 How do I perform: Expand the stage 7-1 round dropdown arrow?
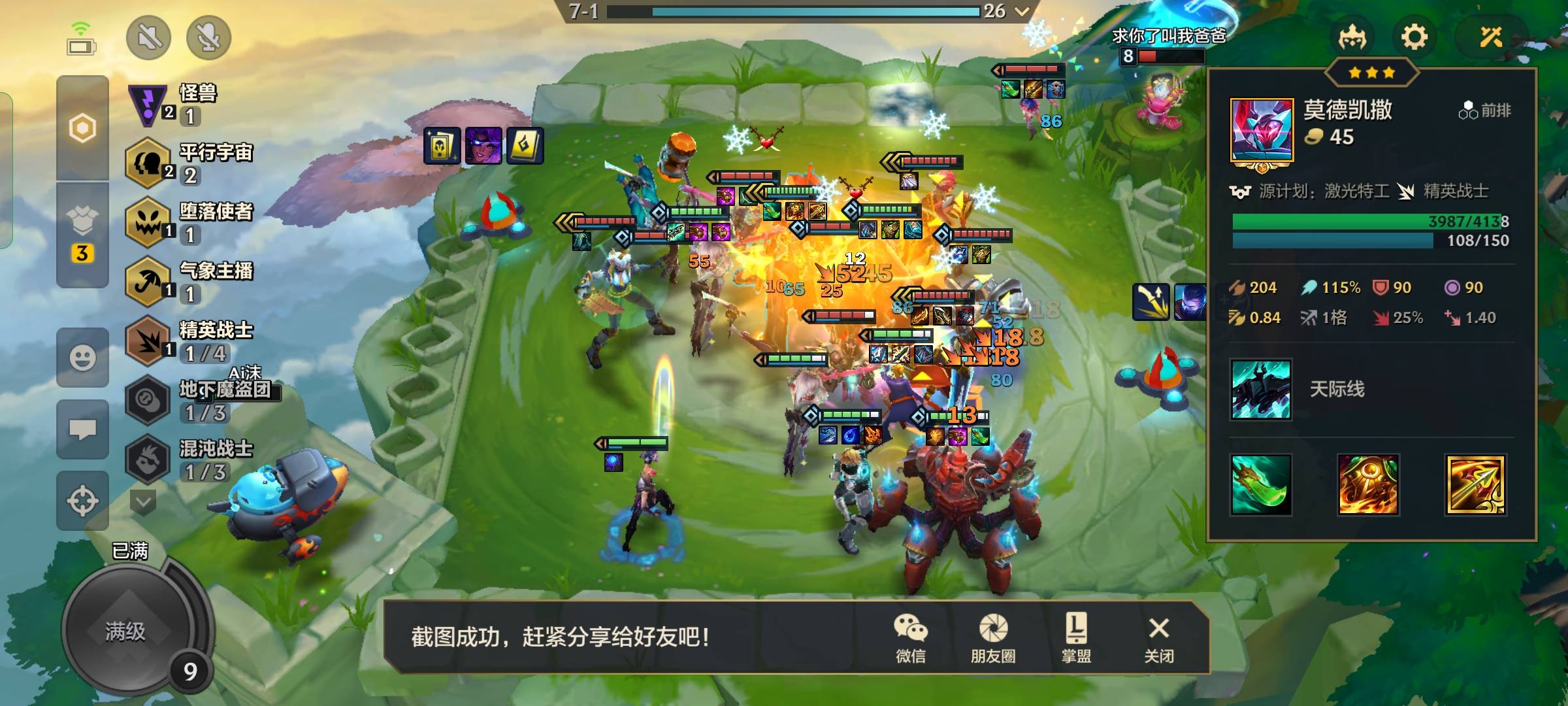pos(1022,11)
